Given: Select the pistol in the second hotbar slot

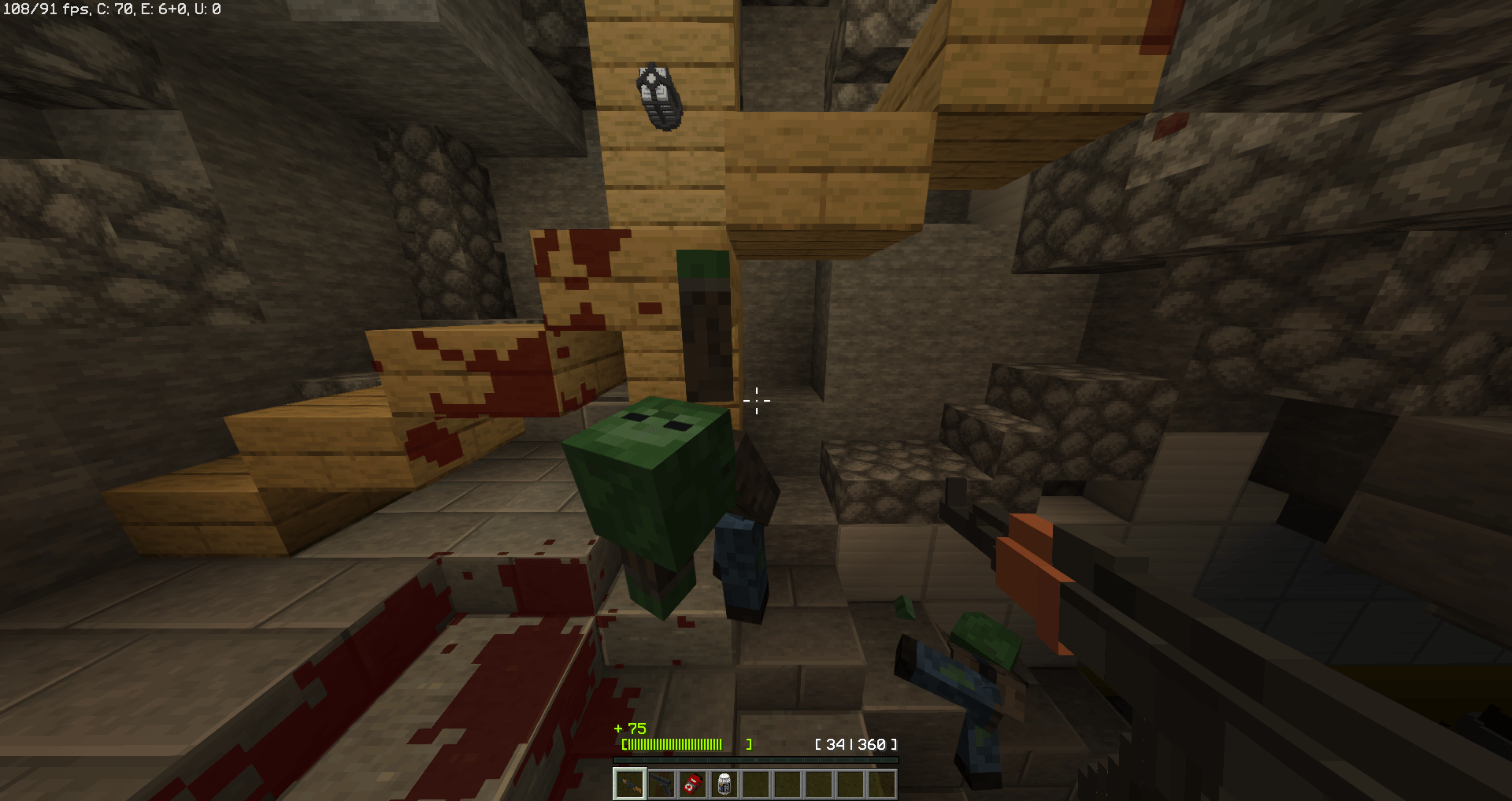Looking at the screenshot, I should click(662, 784).
